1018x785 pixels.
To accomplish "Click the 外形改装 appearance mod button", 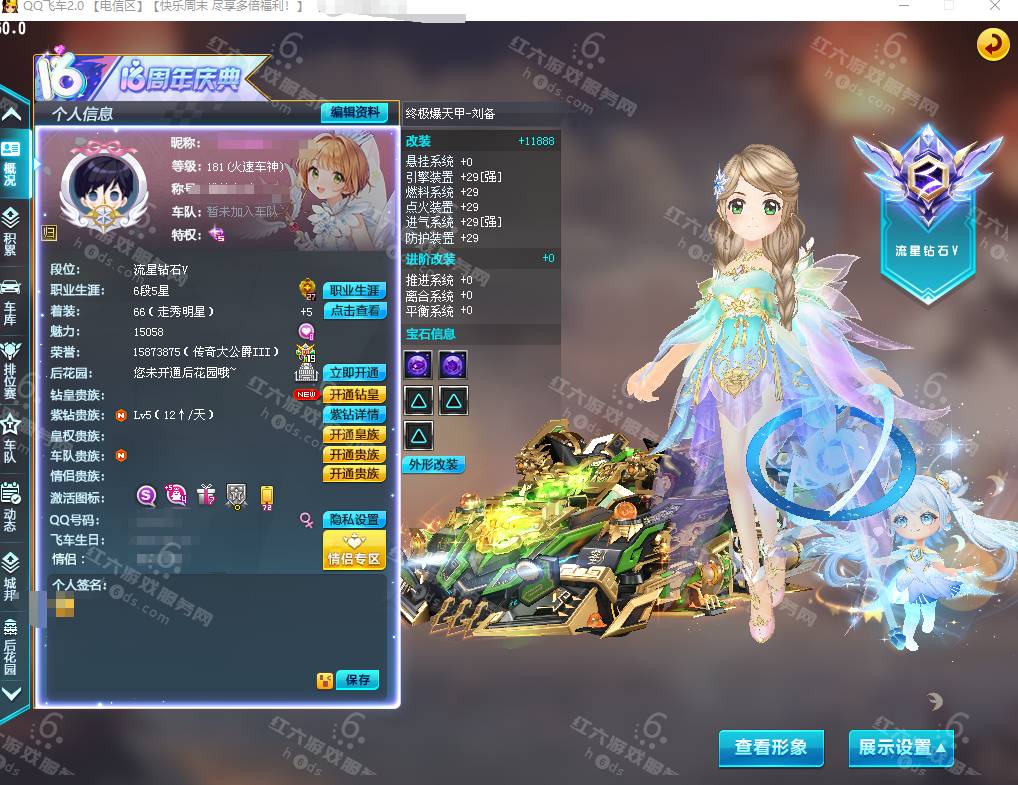I will [433, 464].
